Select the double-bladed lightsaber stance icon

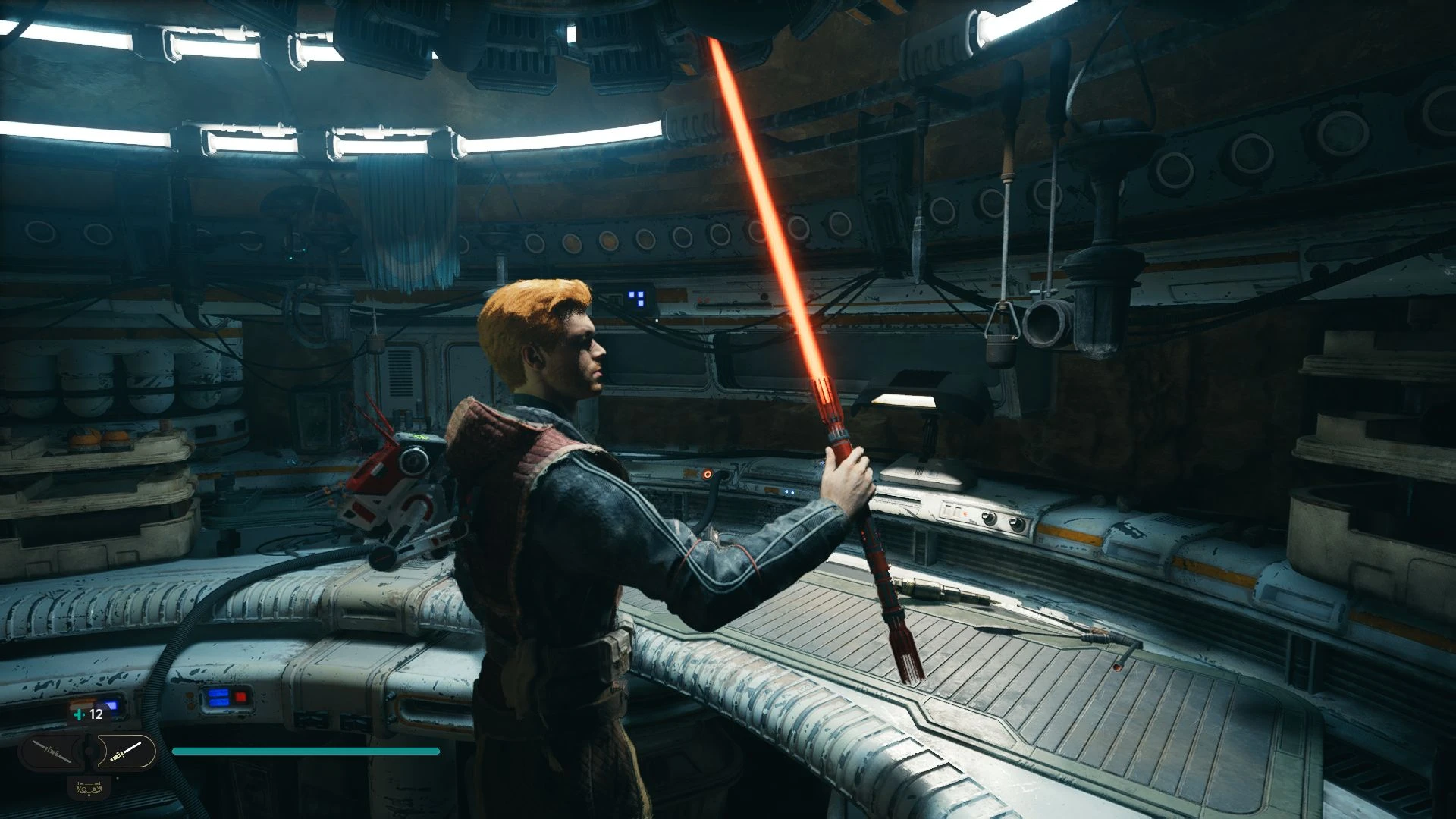(51, 752)
